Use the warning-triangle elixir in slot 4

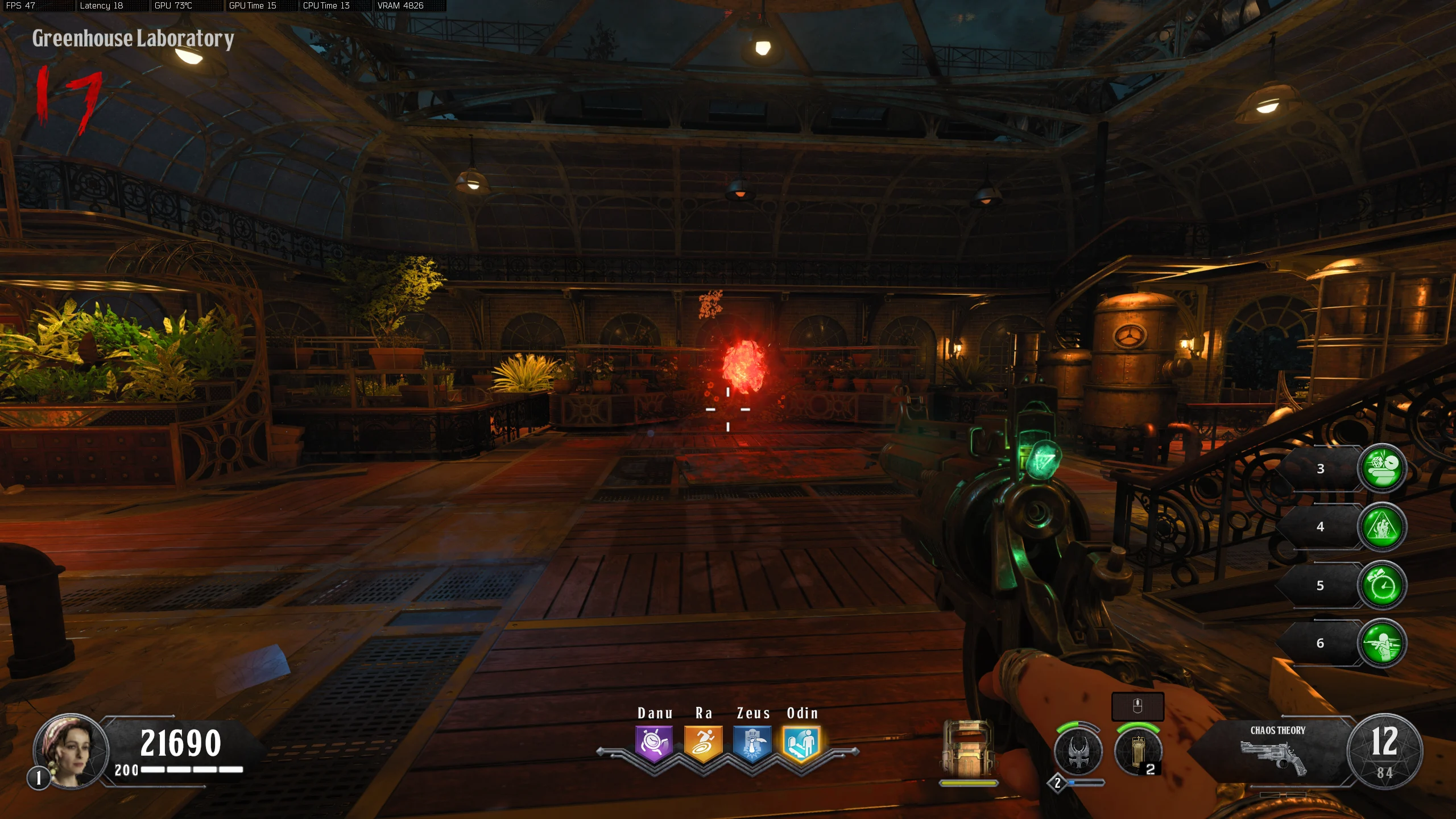(1382, 527)
